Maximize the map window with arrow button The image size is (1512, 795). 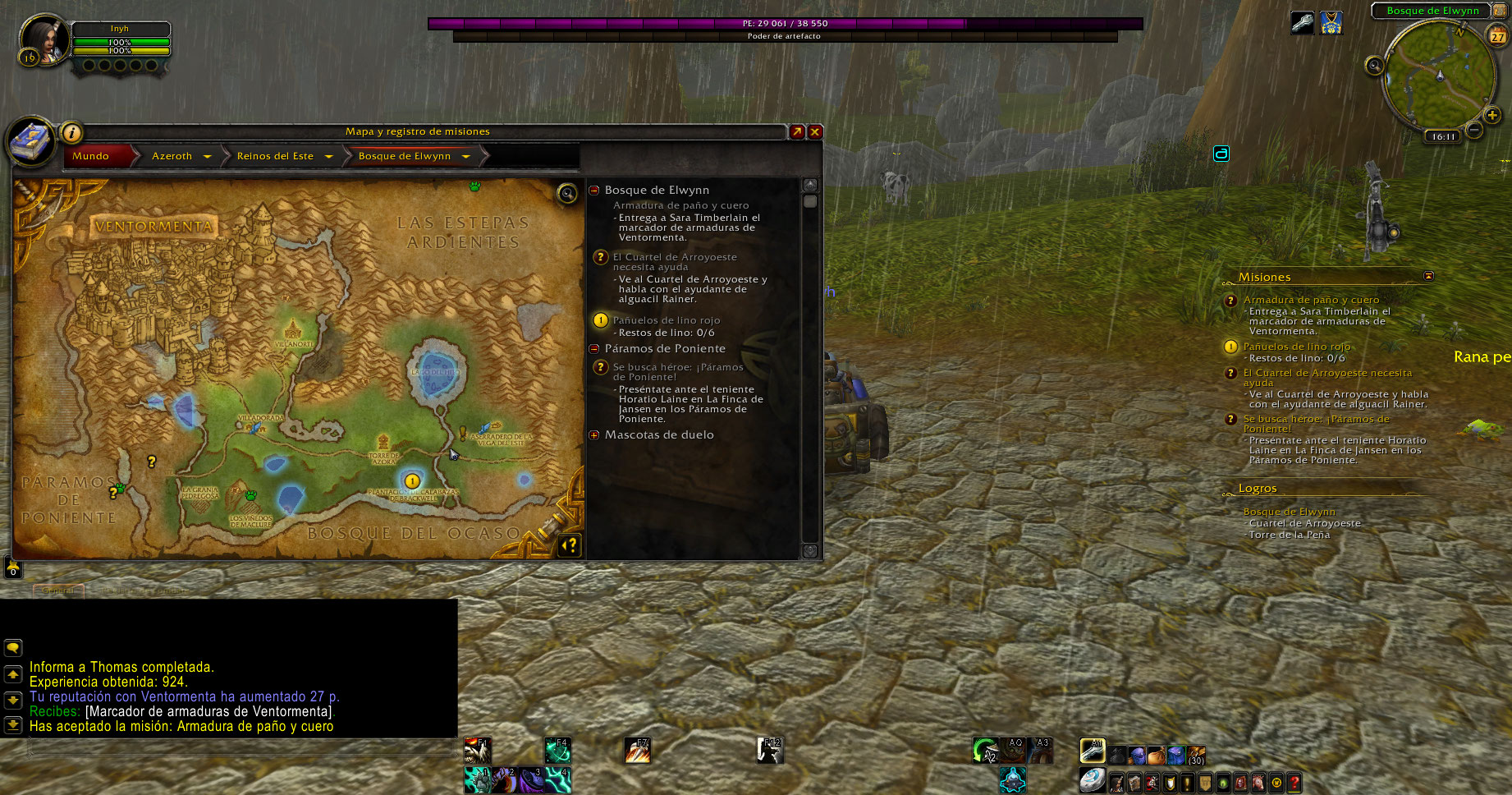[797, 131]
